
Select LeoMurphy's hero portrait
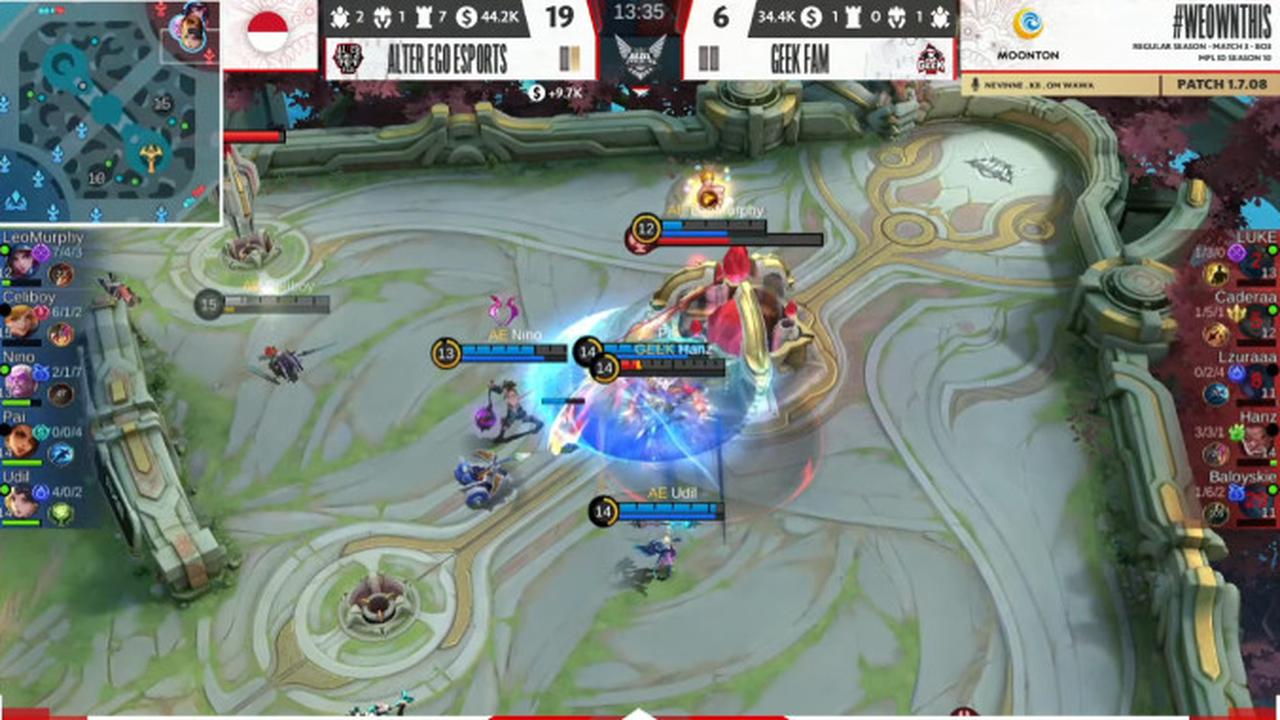pyautogui.click(x=24, y=261)
